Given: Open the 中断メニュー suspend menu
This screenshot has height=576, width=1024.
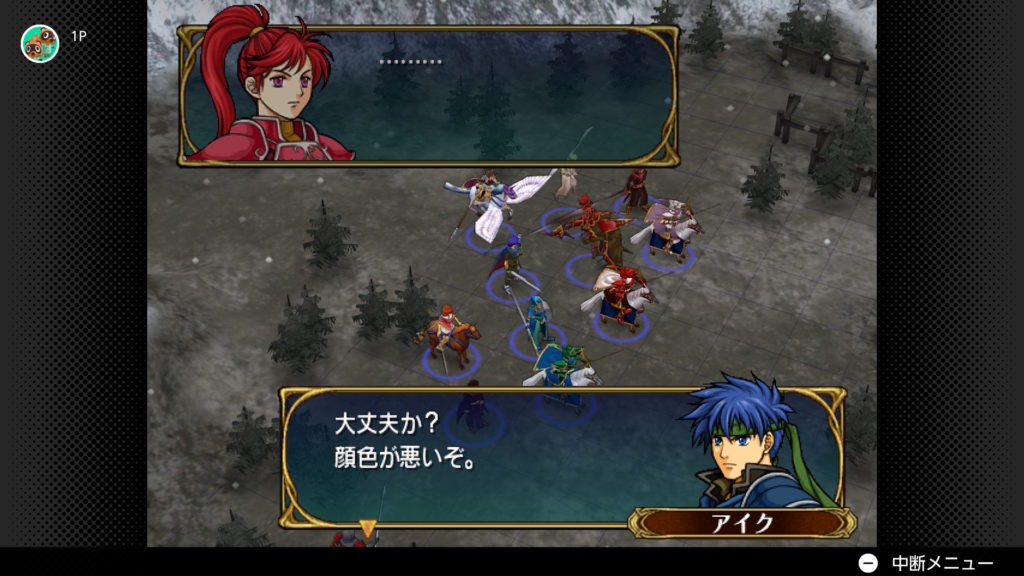Looking at the screenshot, I should click(927, 563).
